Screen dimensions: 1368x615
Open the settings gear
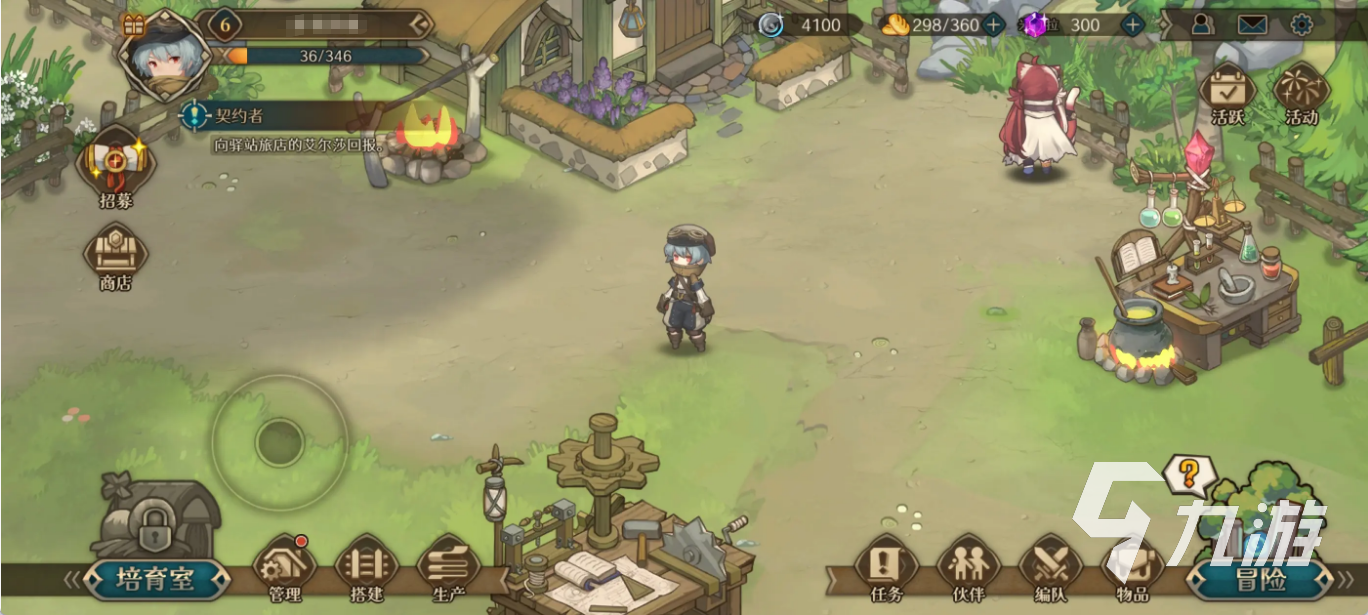click(x=1301, y=25)
